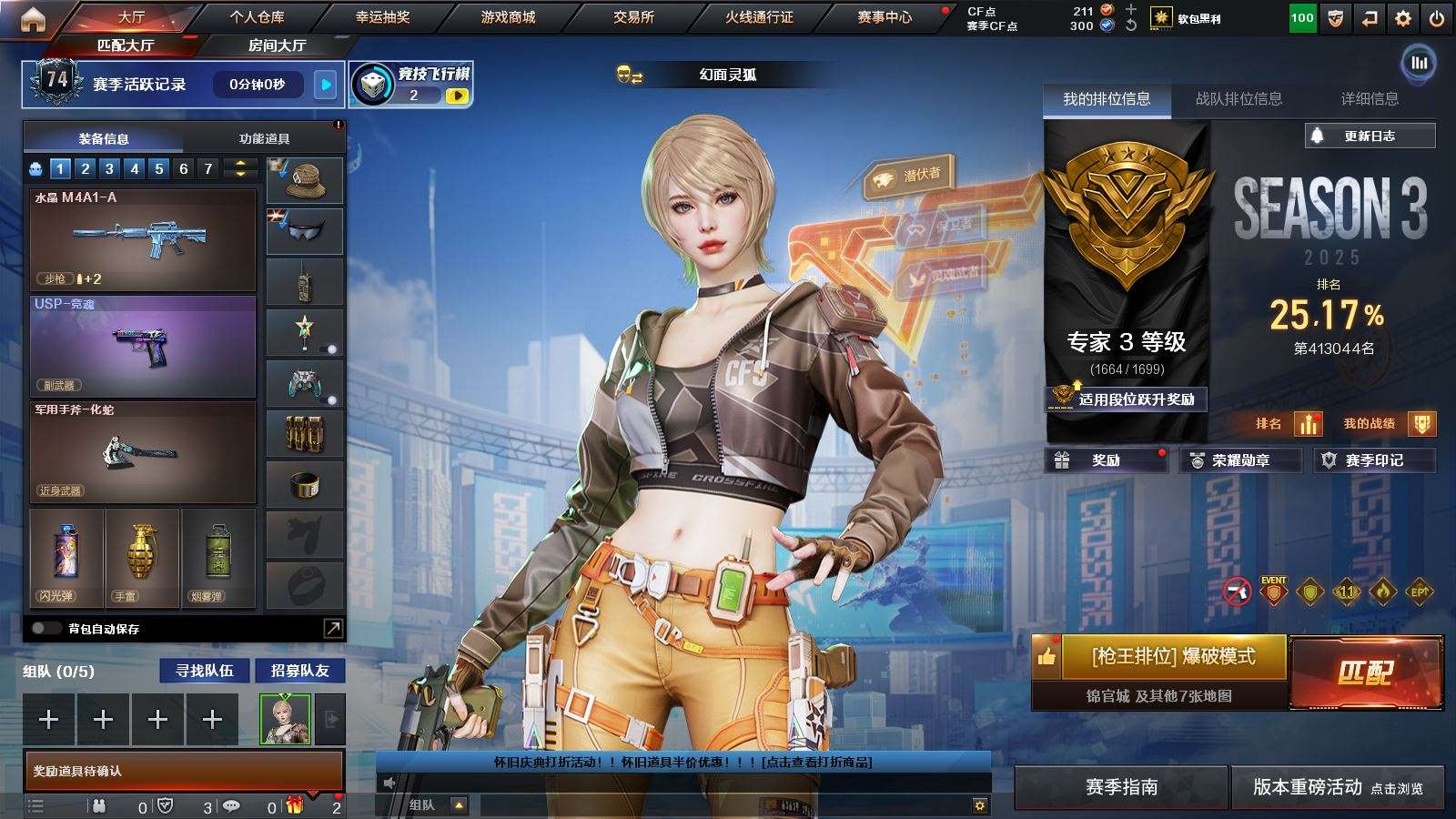
Task: Switch to the 房间大厅 tab
Action: (x=277, y=45)
